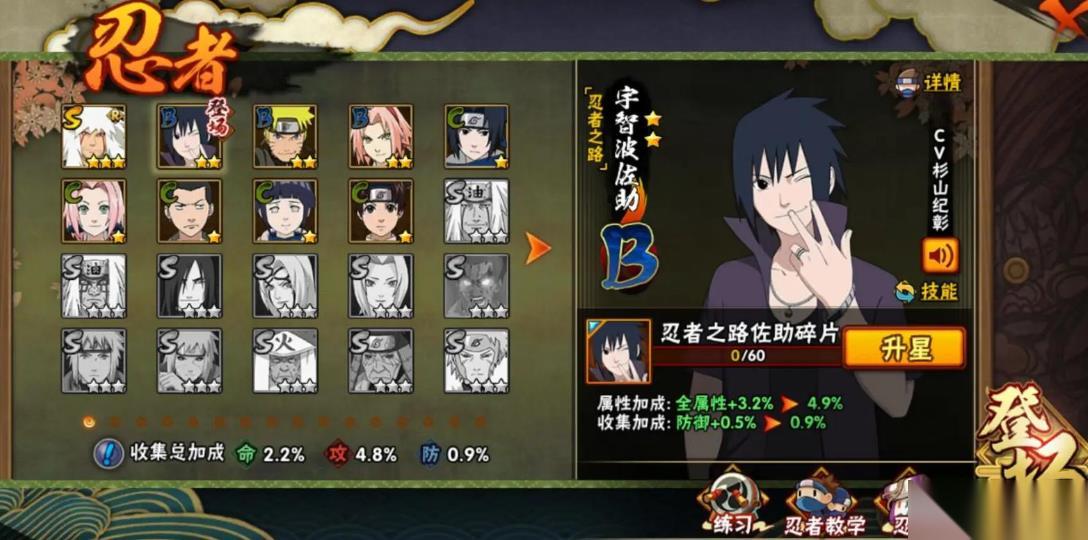Tap the 升星 star upgrade button
This screenshot has width=1088, height=540.
pyautogui.click(x=904, y=348)
